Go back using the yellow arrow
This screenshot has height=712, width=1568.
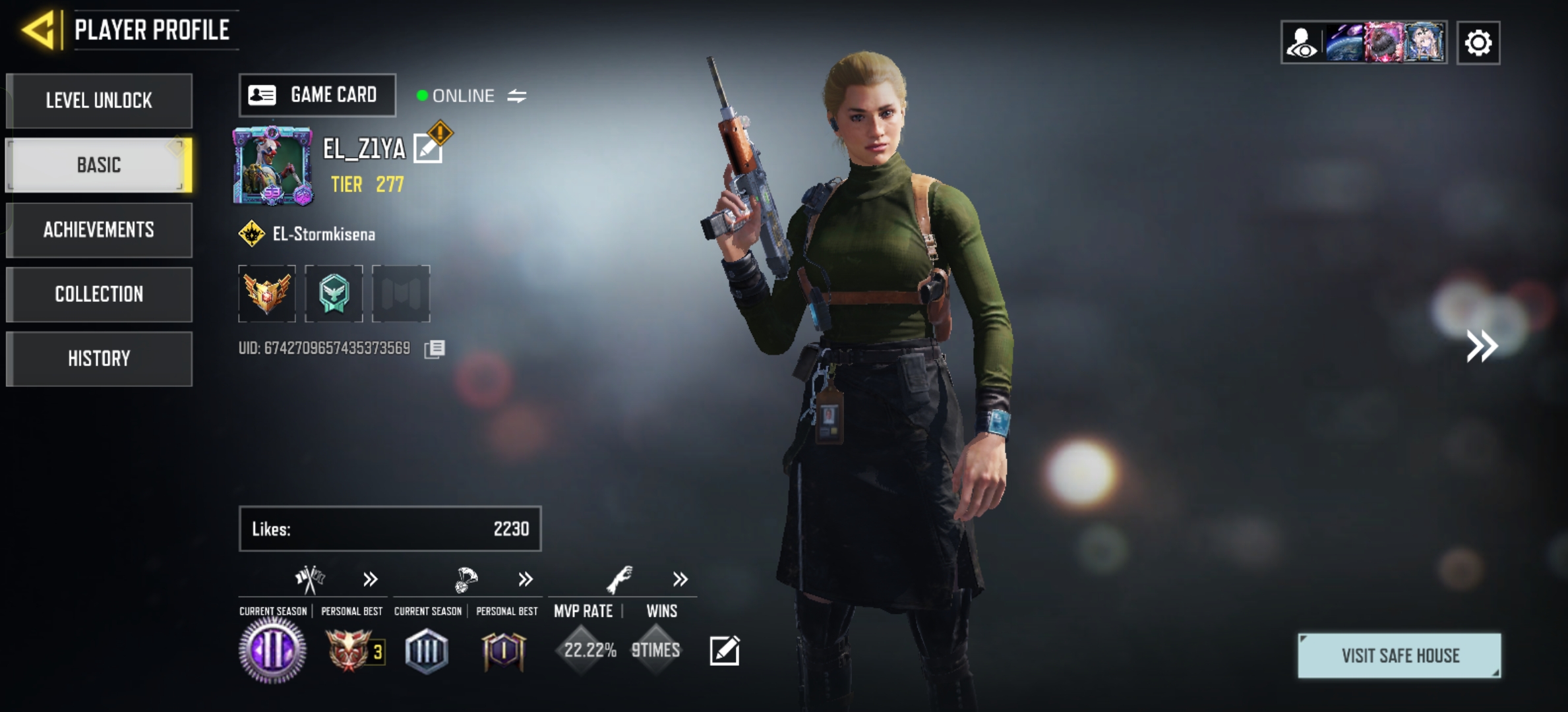pyautogui.click(x=38, y=30)
